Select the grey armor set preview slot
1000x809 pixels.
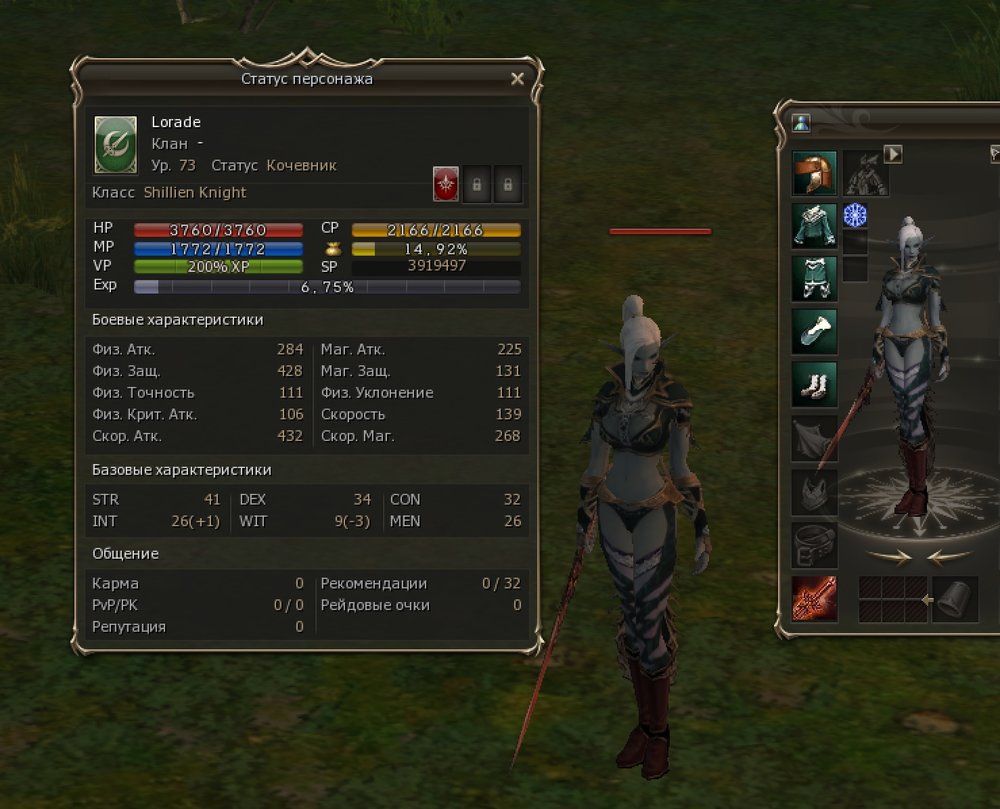click(866, 174)
